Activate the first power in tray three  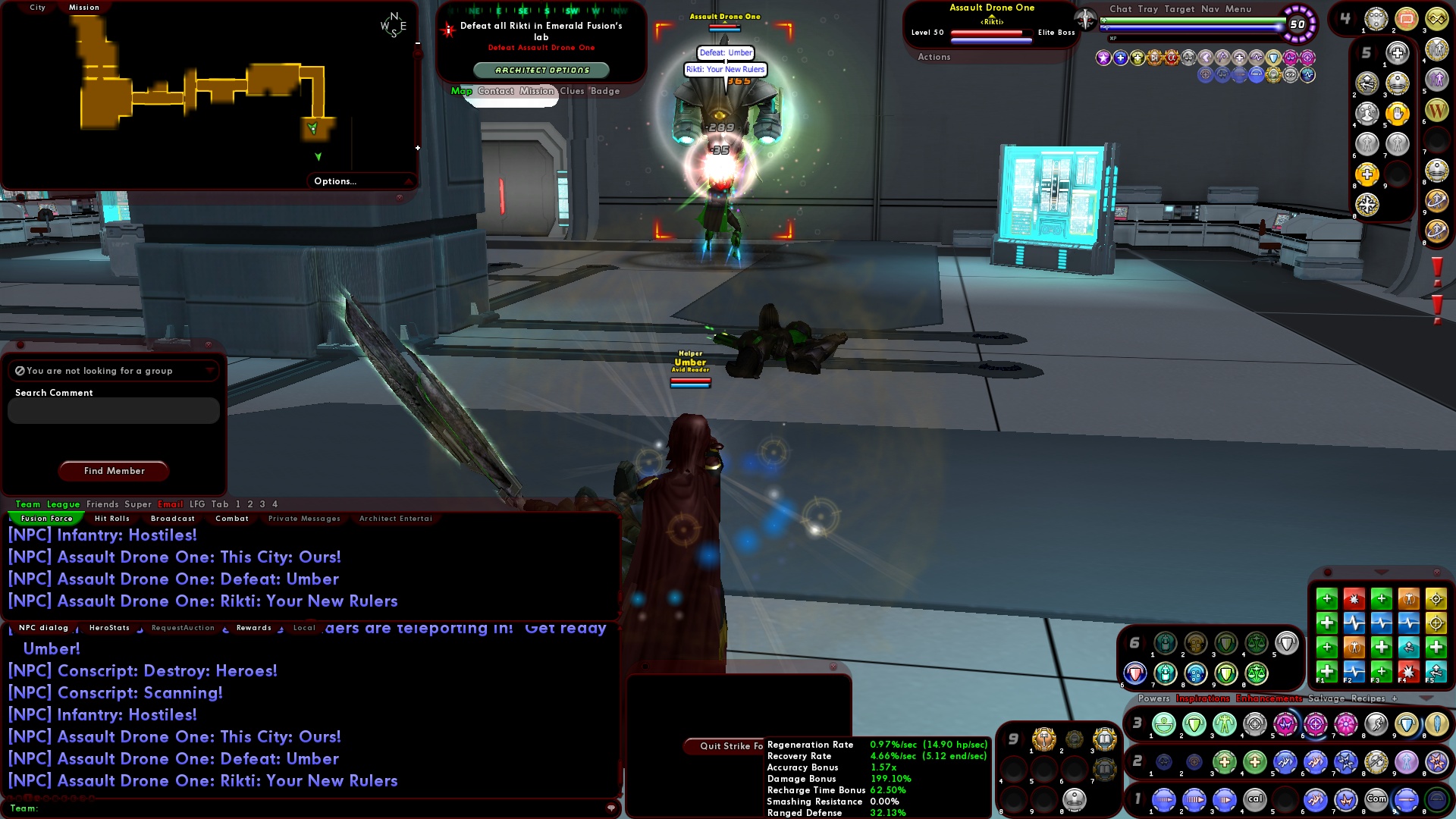pyautogui.click(x=1163, y=725)
